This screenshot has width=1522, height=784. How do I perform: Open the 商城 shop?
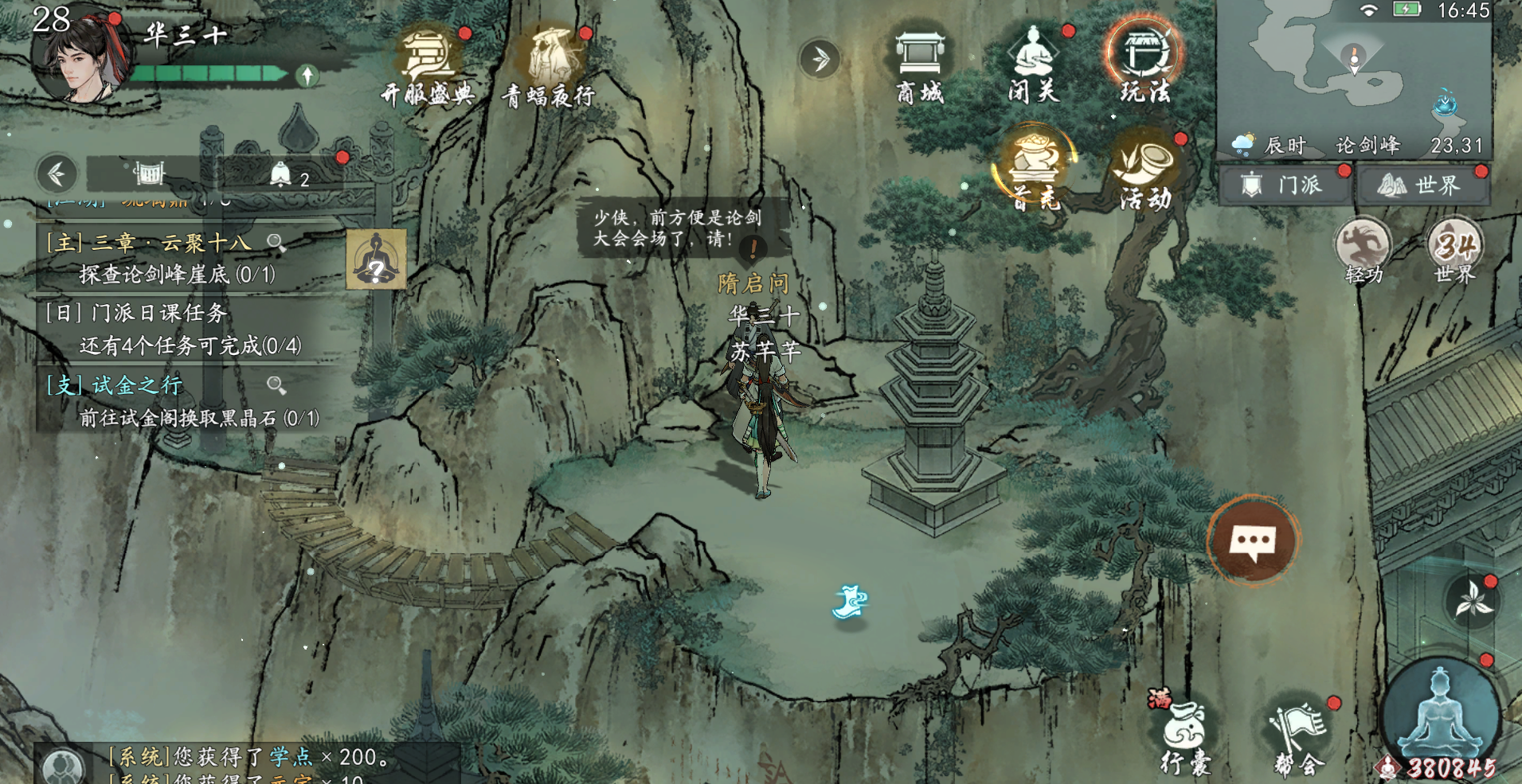coord(920,66)
